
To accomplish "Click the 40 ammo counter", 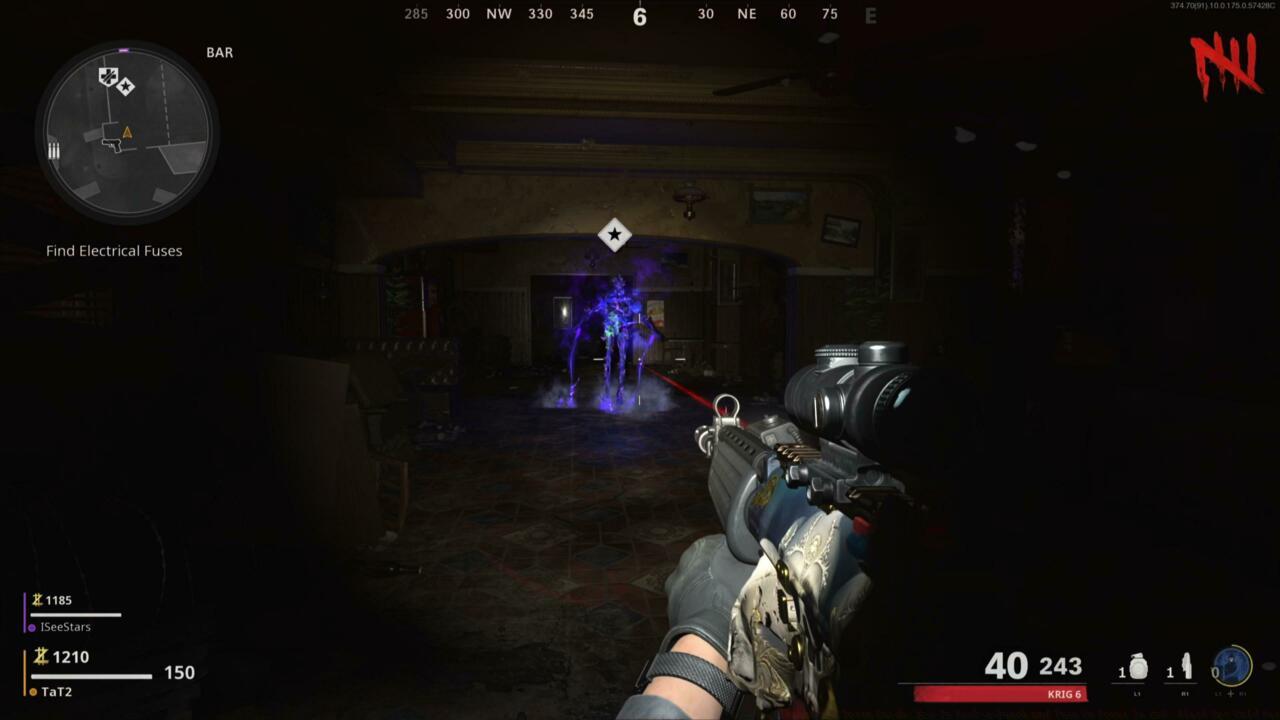I will [x=1007, y=665].
